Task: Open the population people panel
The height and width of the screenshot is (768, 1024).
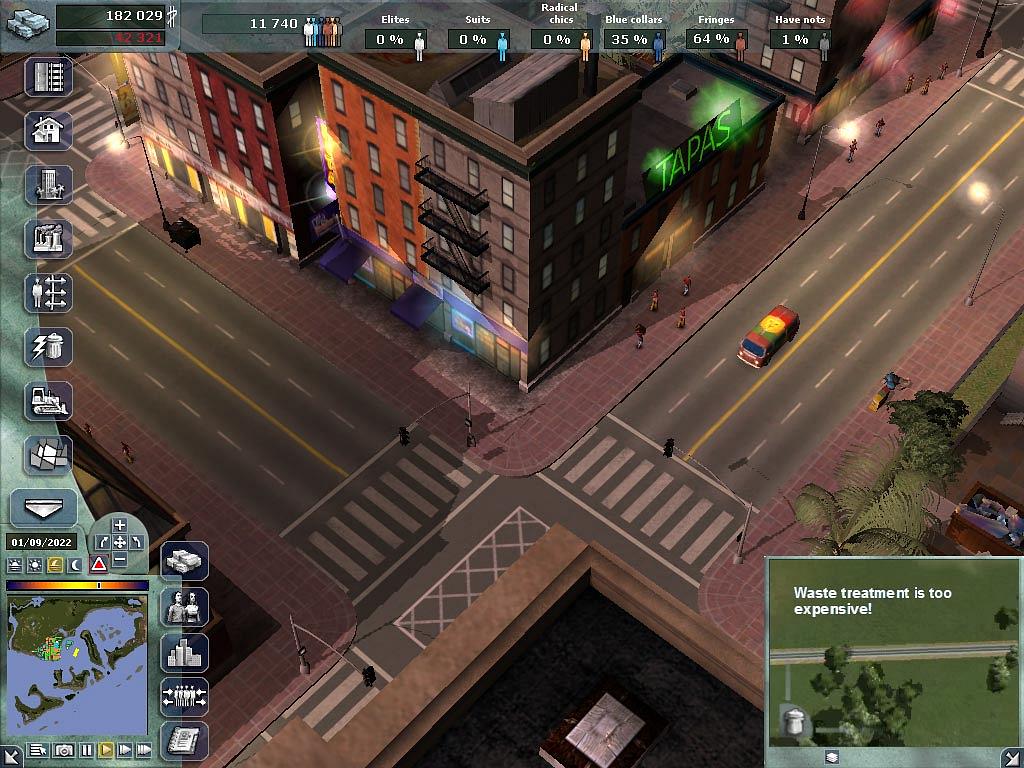Action: [x=184, y=607]
